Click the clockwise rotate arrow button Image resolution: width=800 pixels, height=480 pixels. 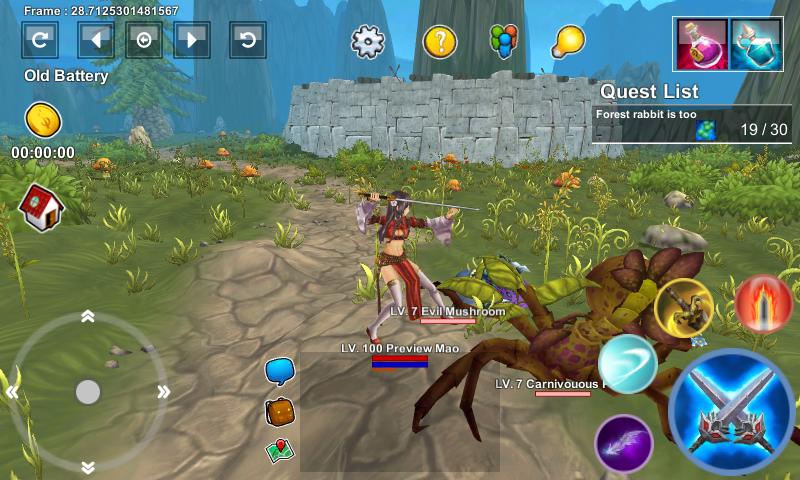pos(40,40)
